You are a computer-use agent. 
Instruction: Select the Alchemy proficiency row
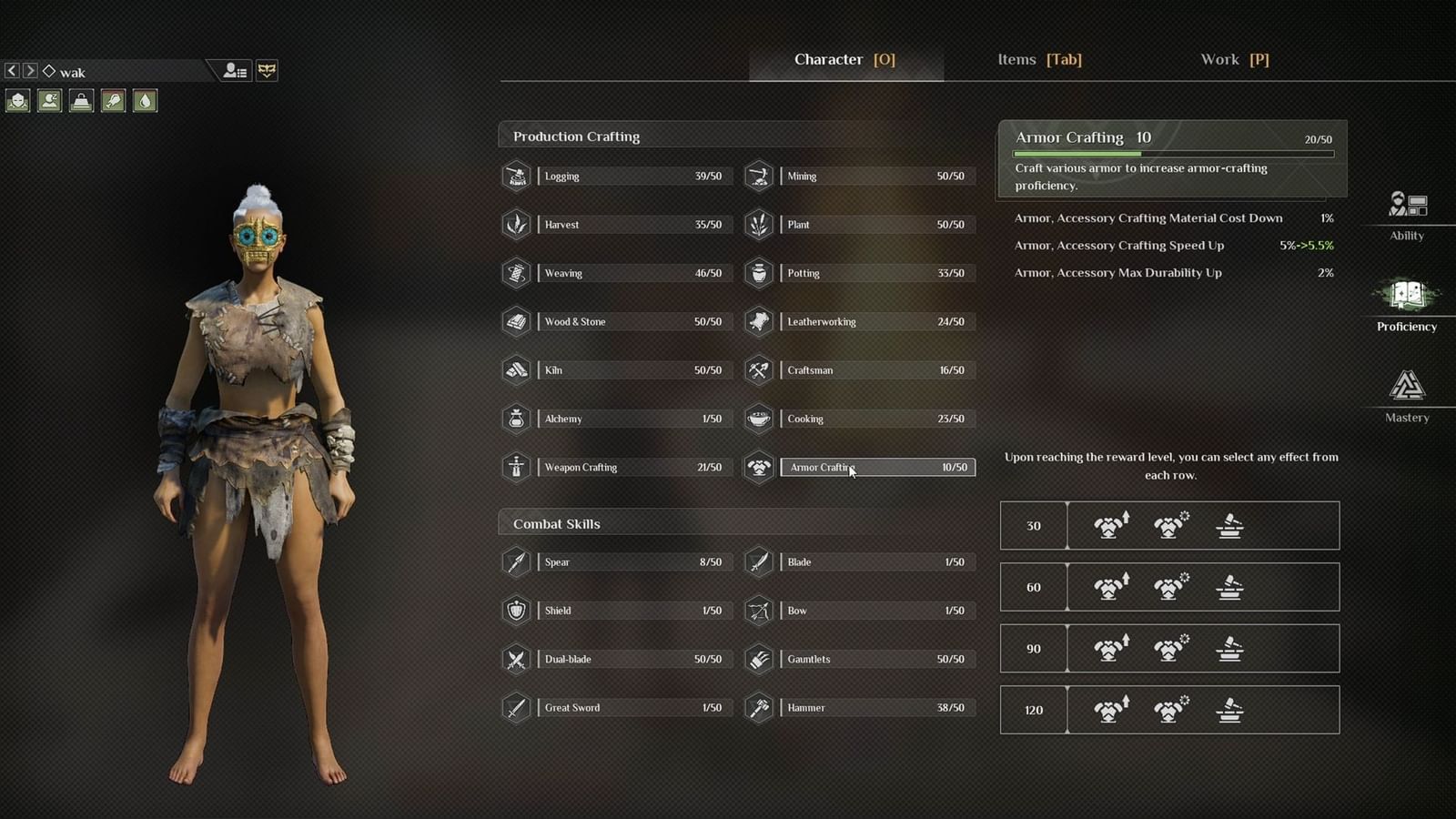pyautogui.click(x=633, y=419)
